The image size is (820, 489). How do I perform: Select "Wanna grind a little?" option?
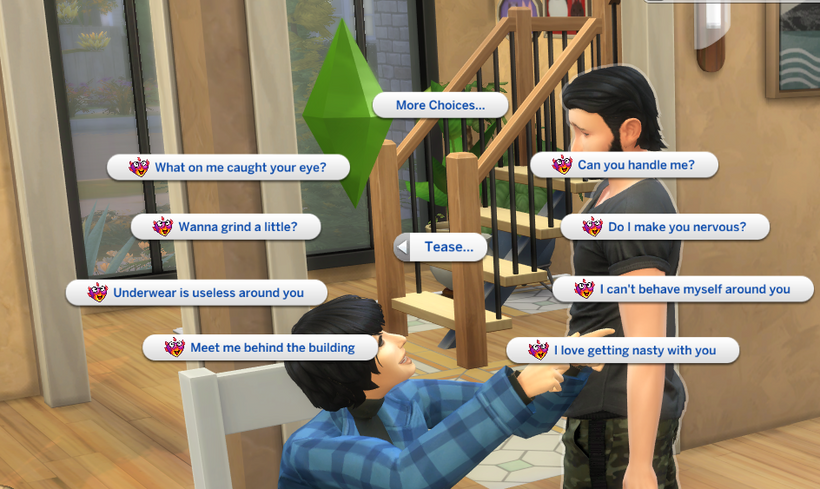226,227
